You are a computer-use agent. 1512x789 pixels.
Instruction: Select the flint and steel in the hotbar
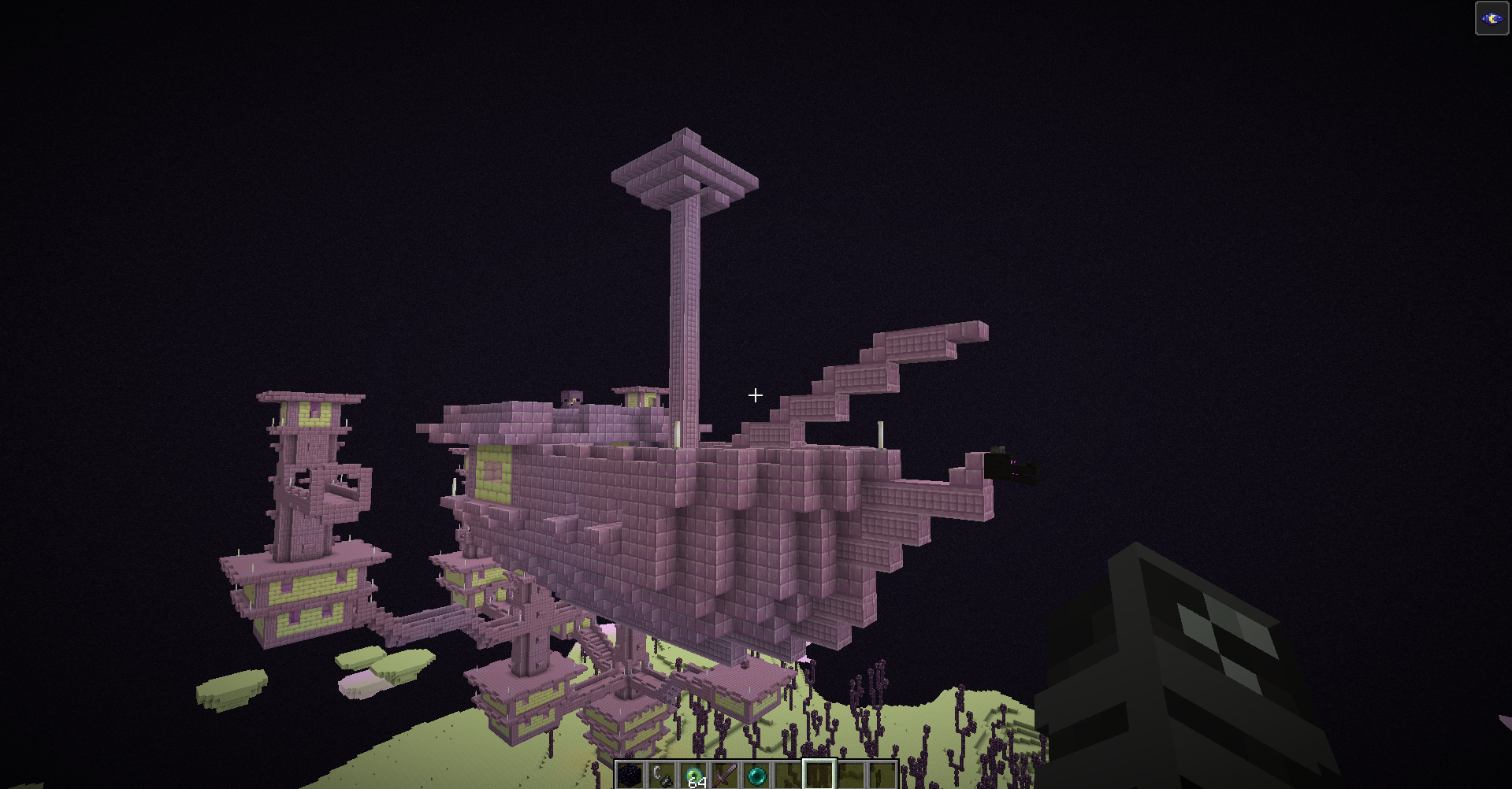coord(661,775)
